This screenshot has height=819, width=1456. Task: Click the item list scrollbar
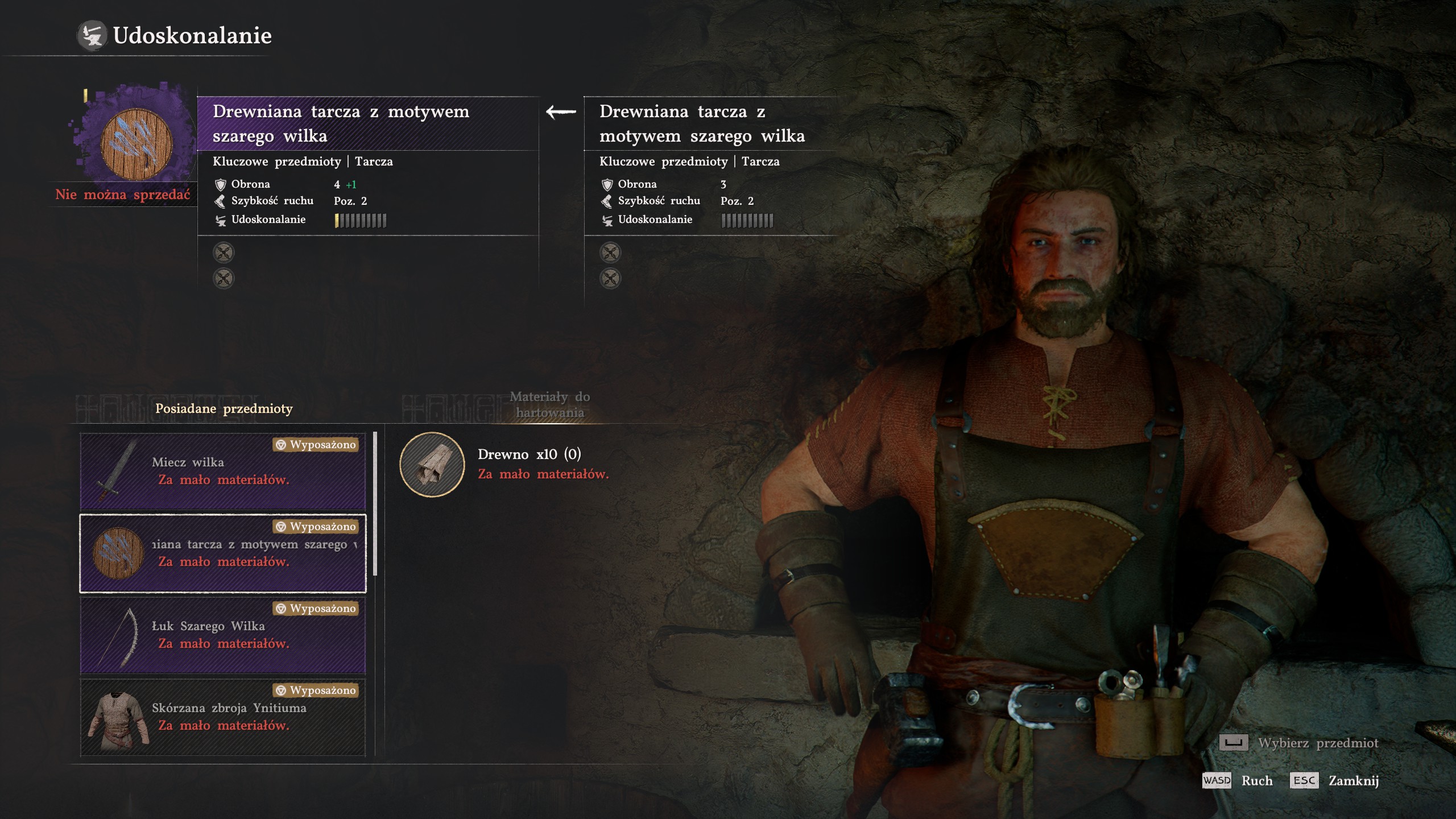pyautogui.click(x=375, y=503)
